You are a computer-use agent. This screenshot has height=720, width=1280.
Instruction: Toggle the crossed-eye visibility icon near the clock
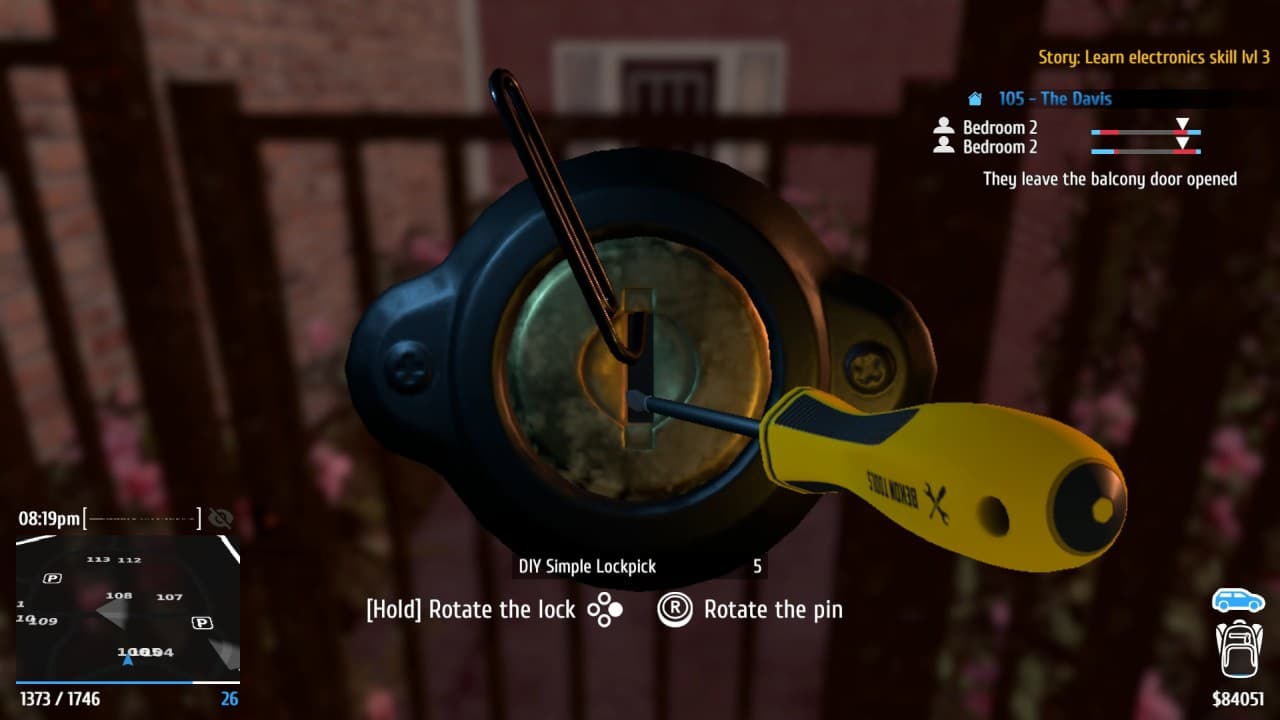(x=220, y=519)
